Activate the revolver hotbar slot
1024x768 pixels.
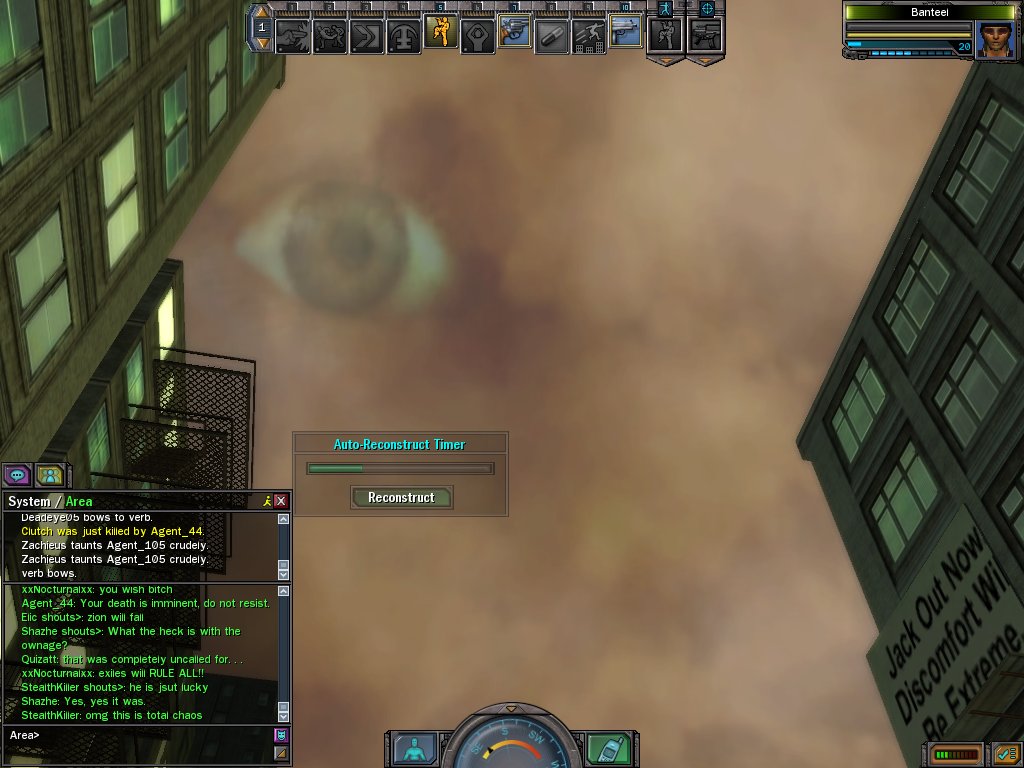[x=514, y=33]
